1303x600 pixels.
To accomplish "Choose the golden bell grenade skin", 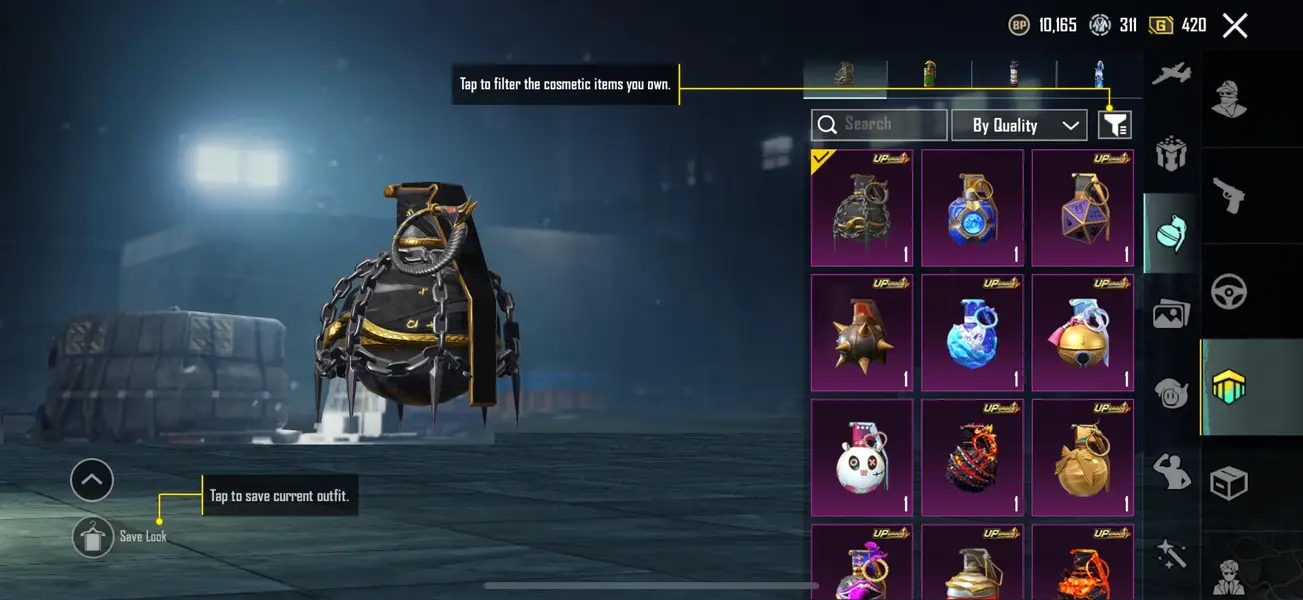I will pyautogui.click(x=1082, y=333).
